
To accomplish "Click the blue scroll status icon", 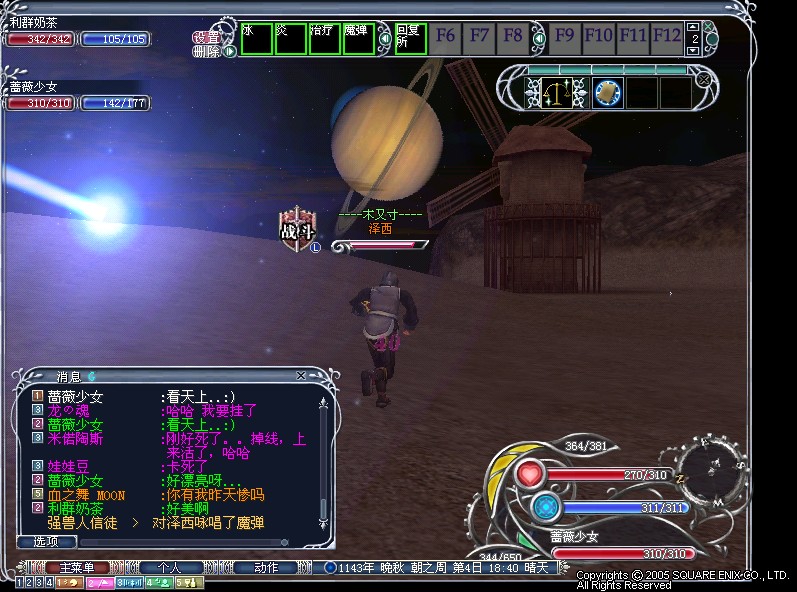I will point(607,93).
